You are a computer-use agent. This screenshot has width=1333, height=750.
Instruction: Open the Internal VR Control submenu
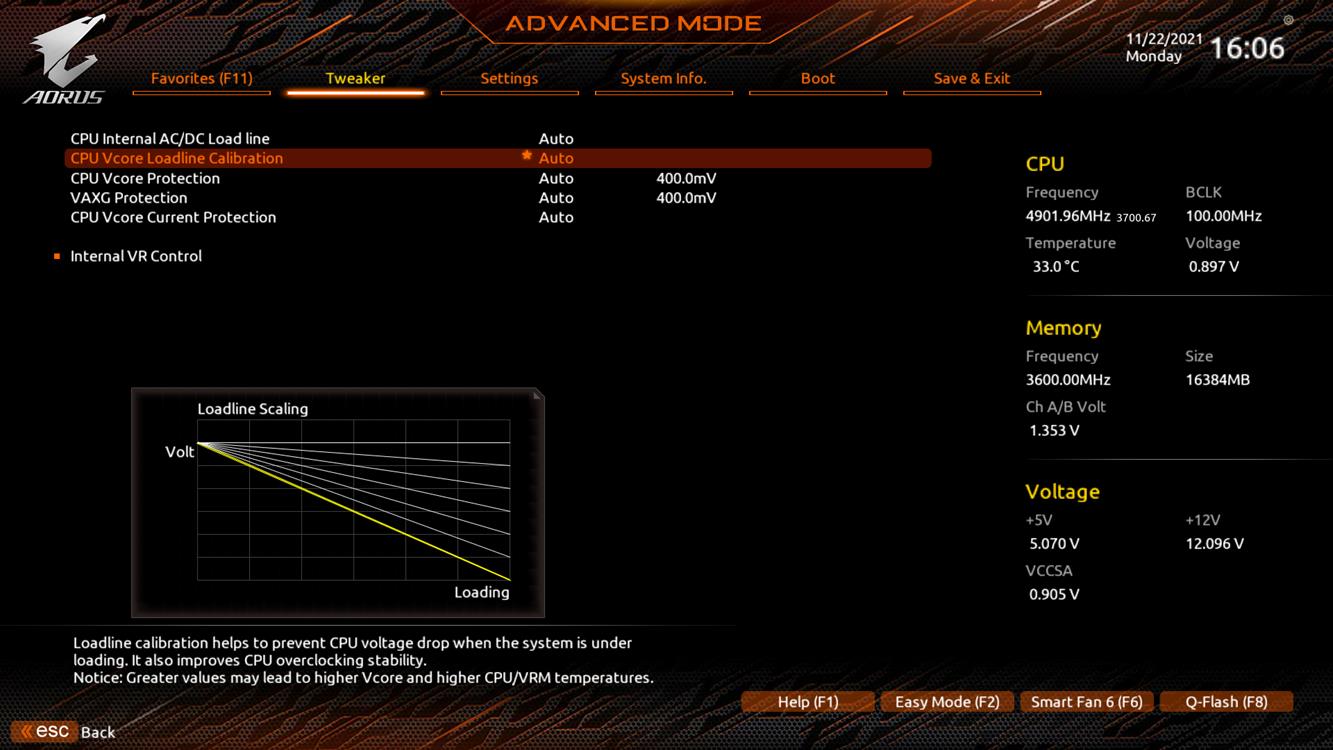tap(136, 256)
